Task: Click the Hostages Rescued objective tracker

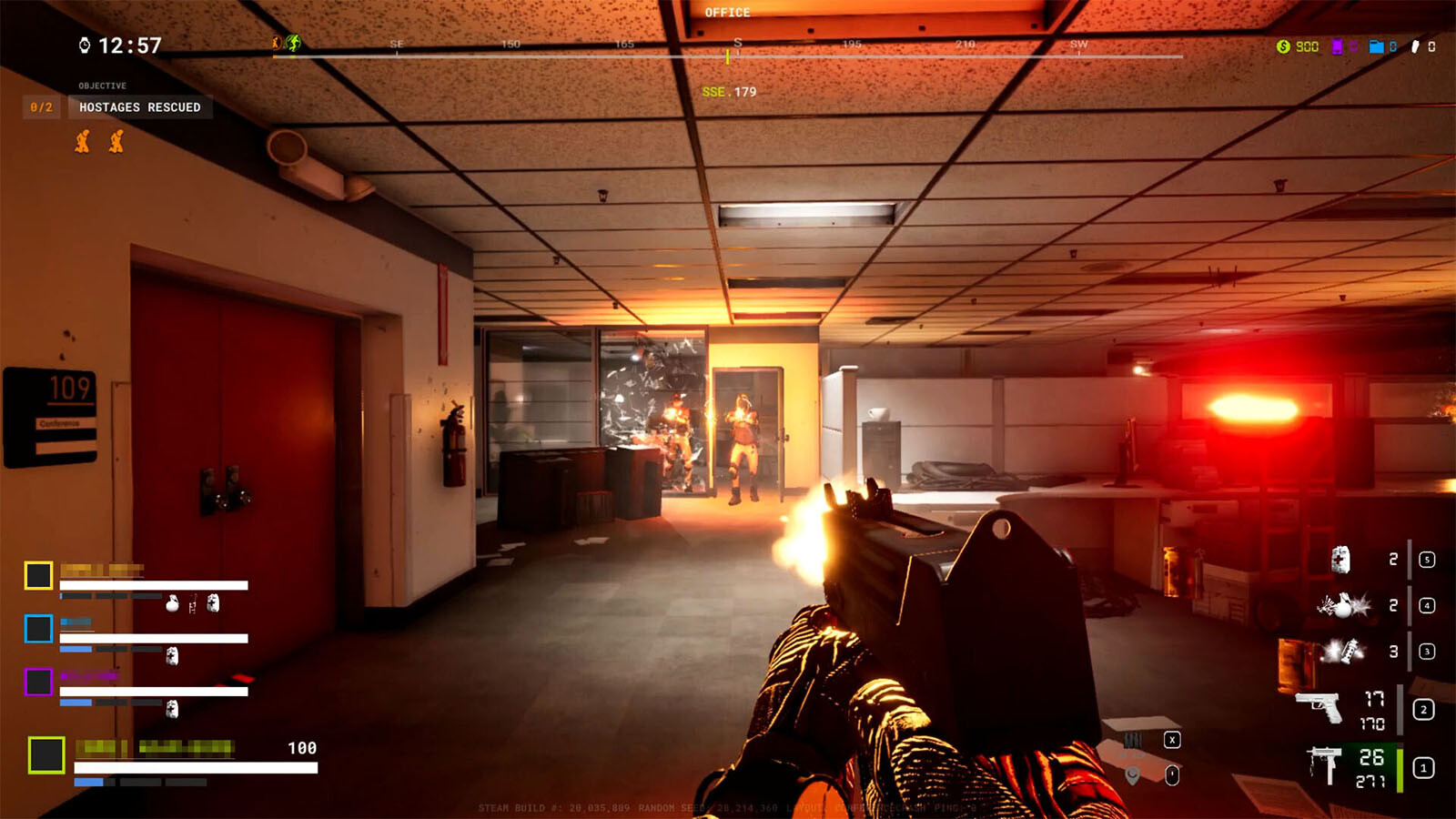Action: 140,107
